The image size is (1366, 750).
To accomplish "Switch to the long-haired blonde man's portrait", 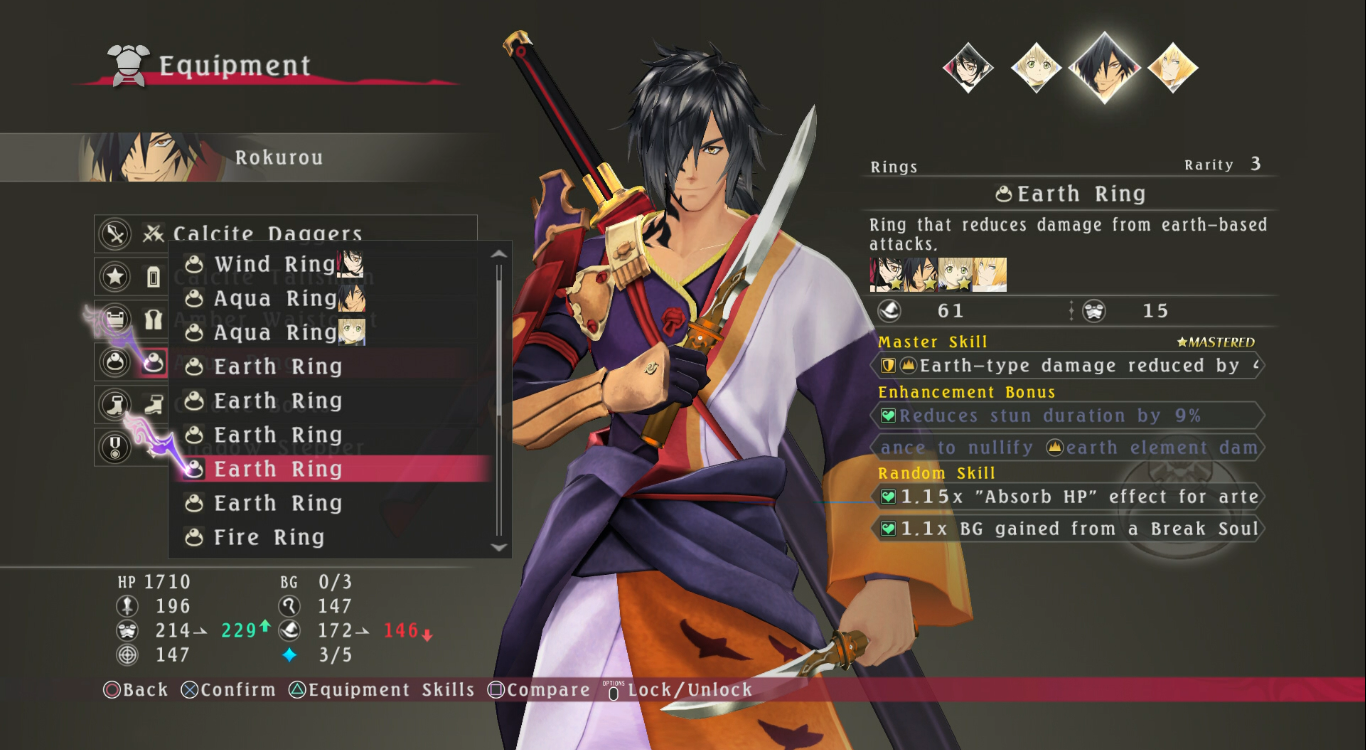I will [x=1172, y=68].
